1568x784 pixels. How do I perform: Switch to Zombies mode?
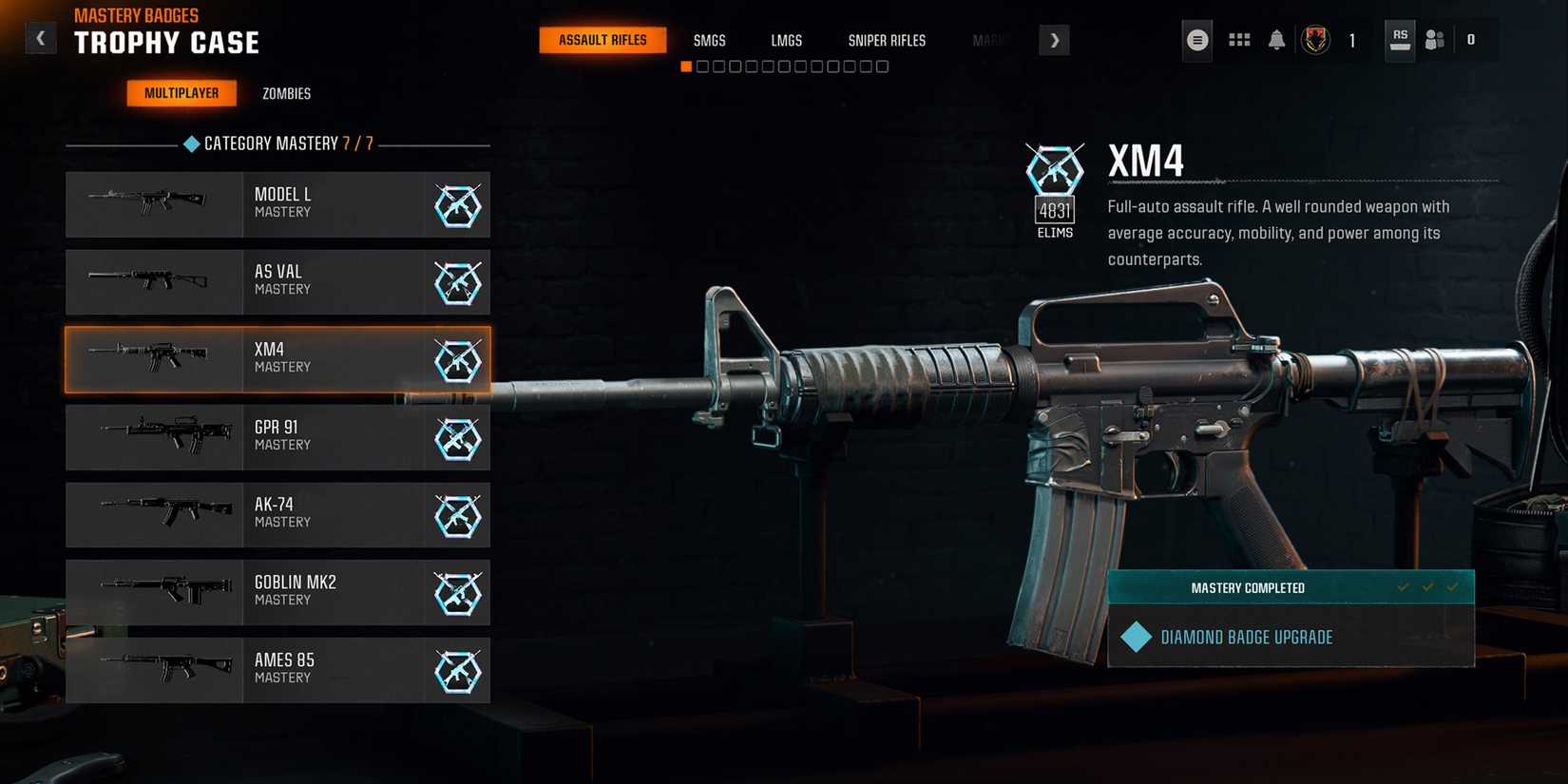click(286, 93)
